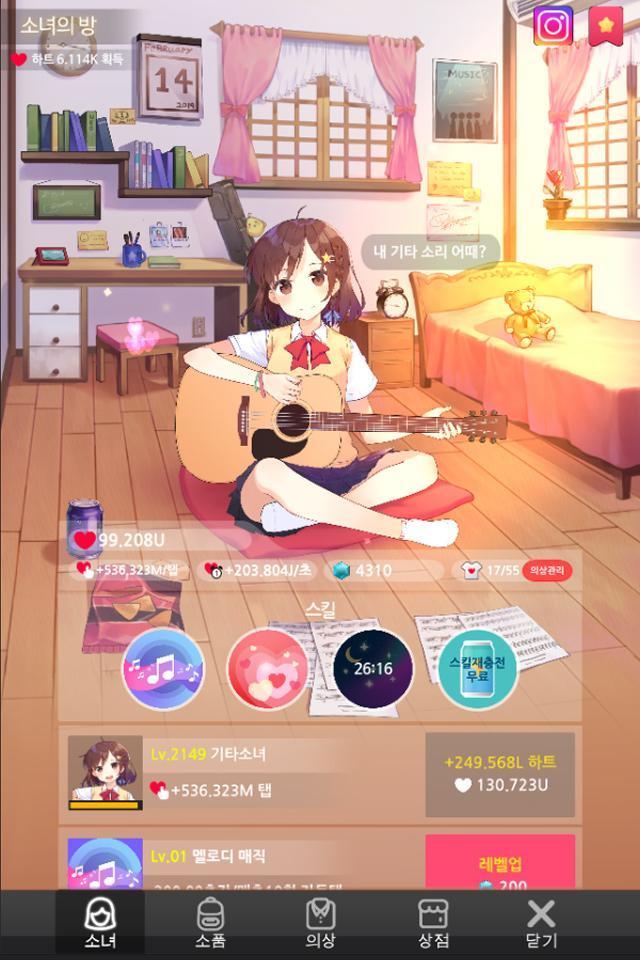Viewport: 640px width, 960px height.
Task: Switch to the 소품 tab
Action: point(210,922)
